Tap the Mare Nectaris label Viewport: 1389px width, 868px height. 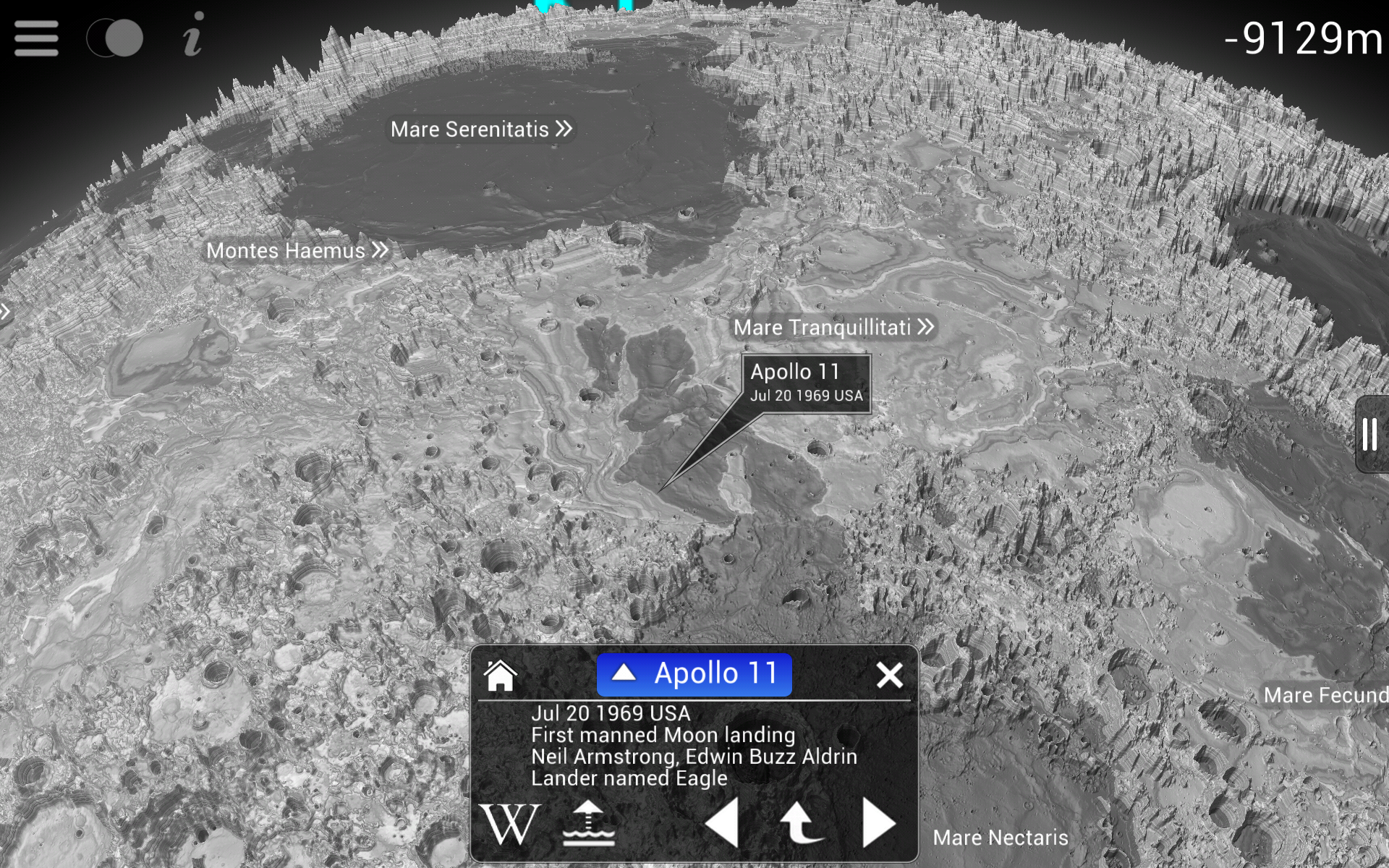tap(1001, 837)
